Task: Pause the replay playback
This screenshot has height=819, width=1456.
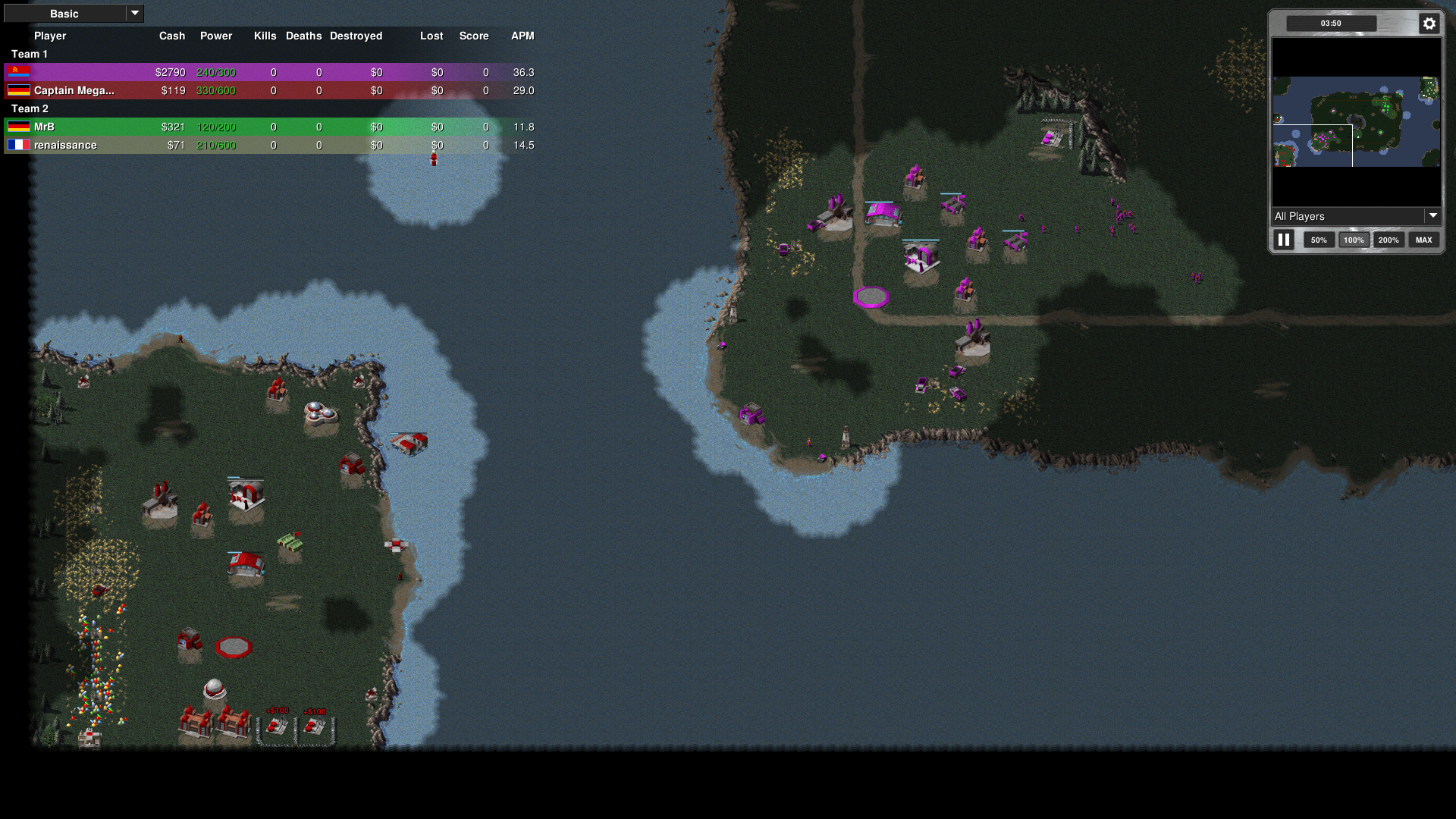Action: [x=1283, y=240]
